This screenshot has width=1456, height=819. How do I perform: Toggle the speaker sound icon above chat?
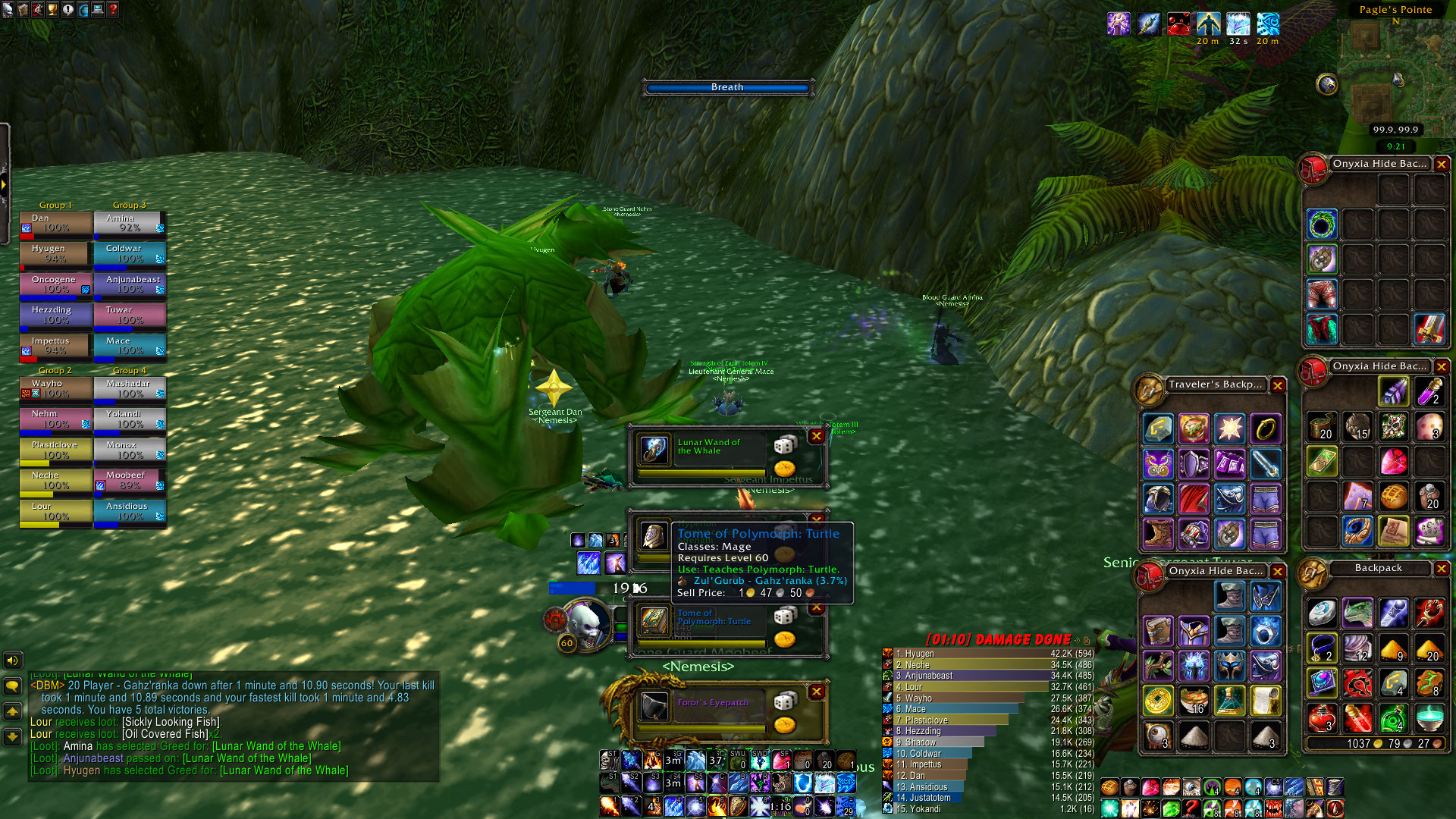tap(12, 661)
